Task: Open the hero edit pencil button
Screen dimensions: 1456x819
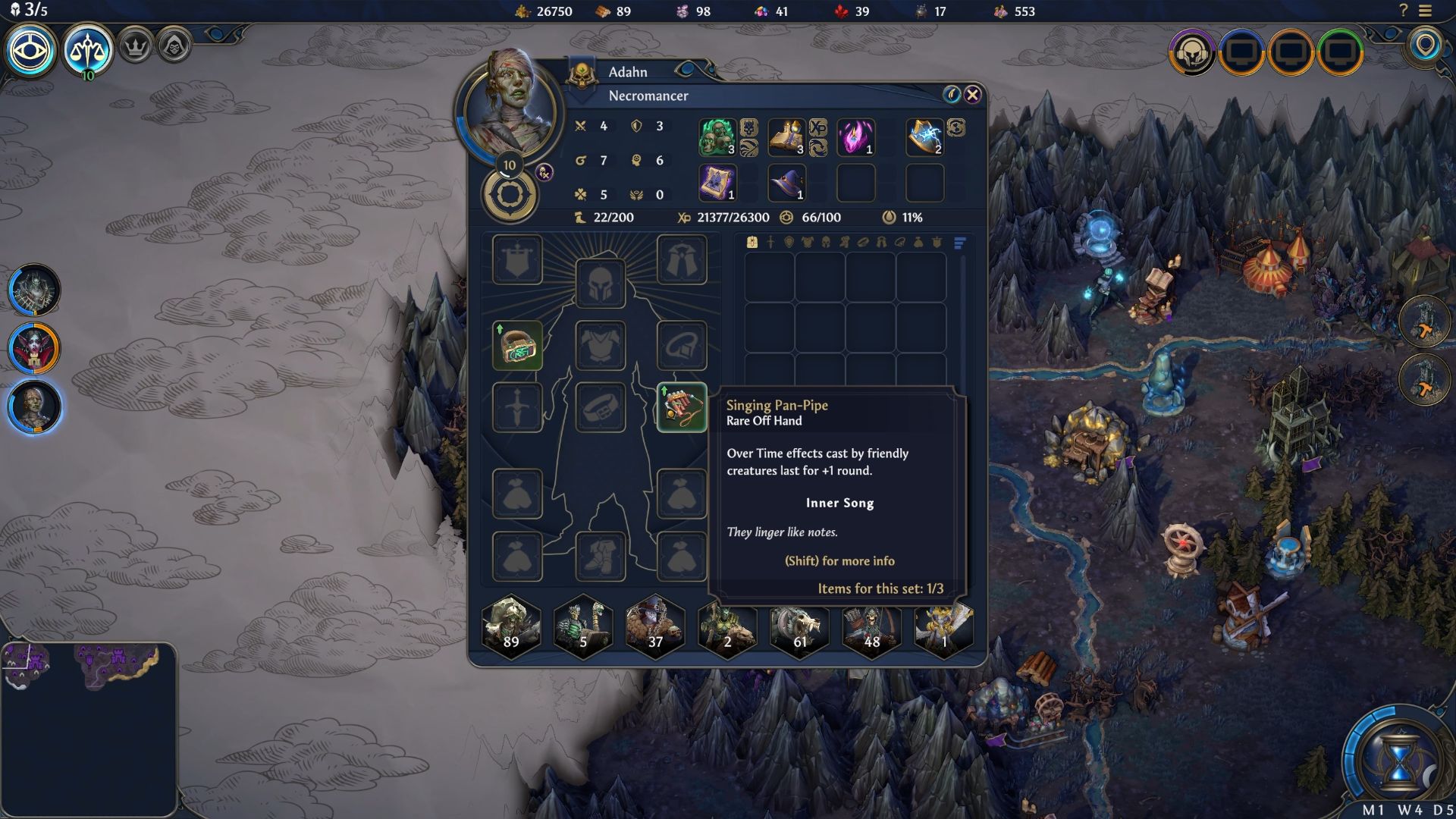Action: 952,94
